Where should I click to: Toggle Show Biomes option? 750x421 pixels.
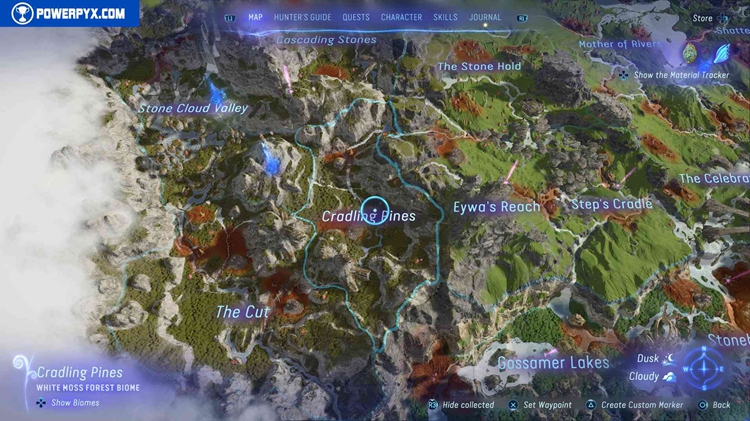click(x=69, y=403)
